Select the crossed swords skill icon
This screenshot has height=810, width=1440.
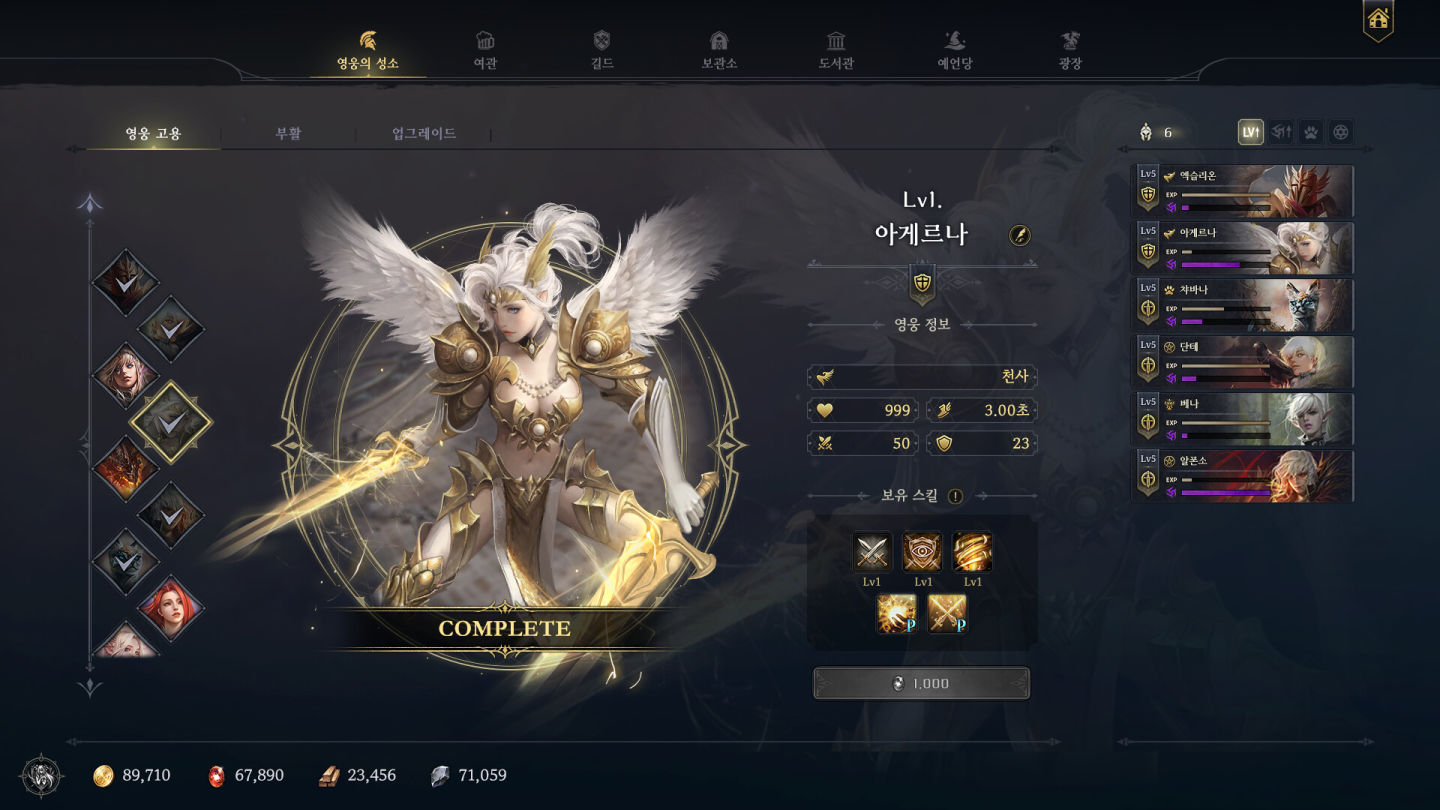872,552
